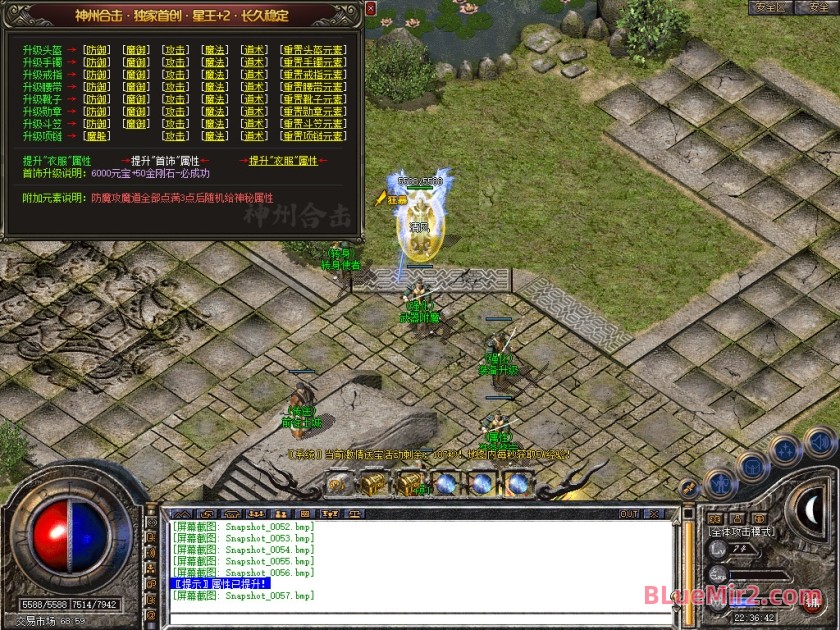Click the OUT button on chat bar
The width and height of the screenshot is (840, 630).
coord(629,514)
